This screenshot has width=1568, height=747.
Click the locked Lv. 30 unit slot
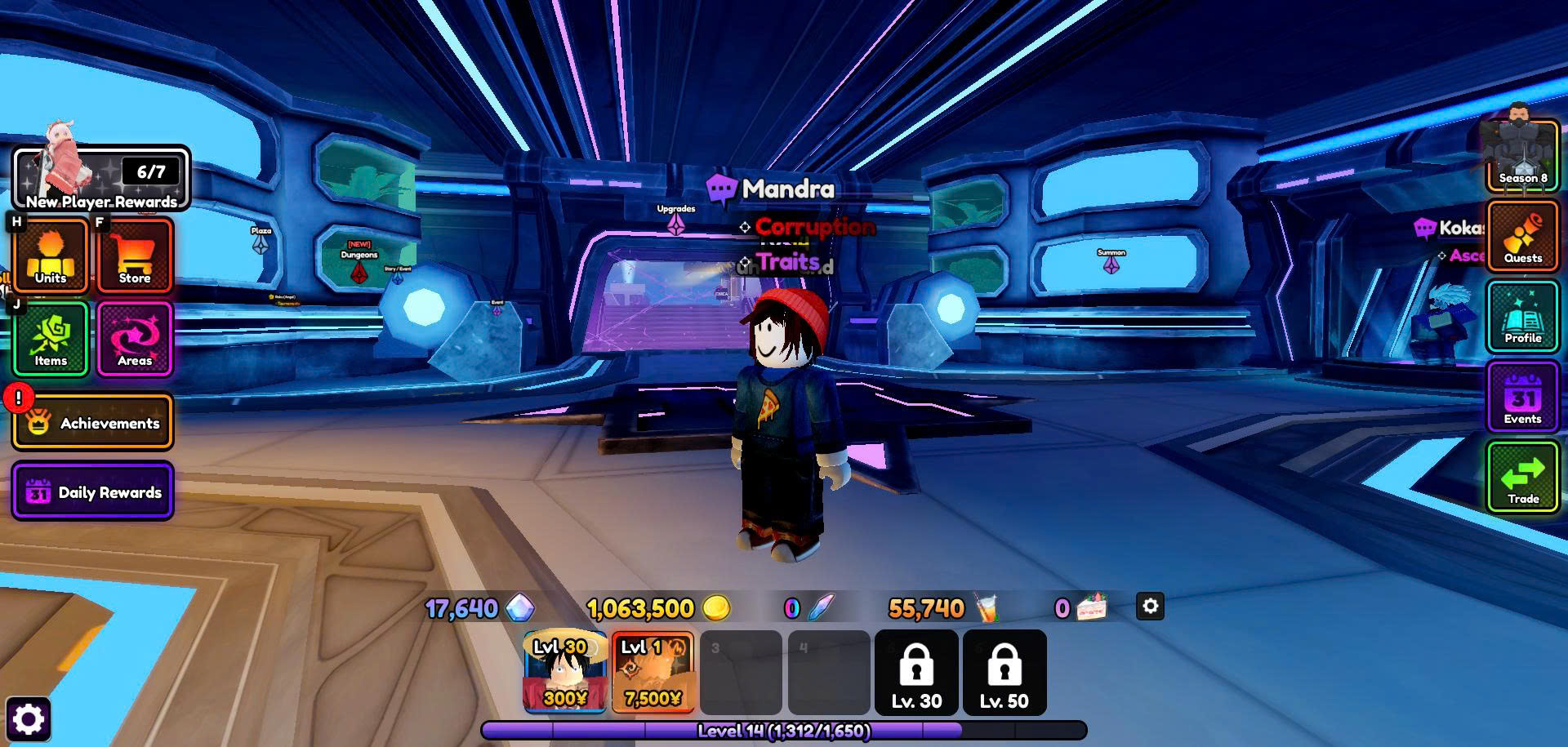(x=916, y=672)
